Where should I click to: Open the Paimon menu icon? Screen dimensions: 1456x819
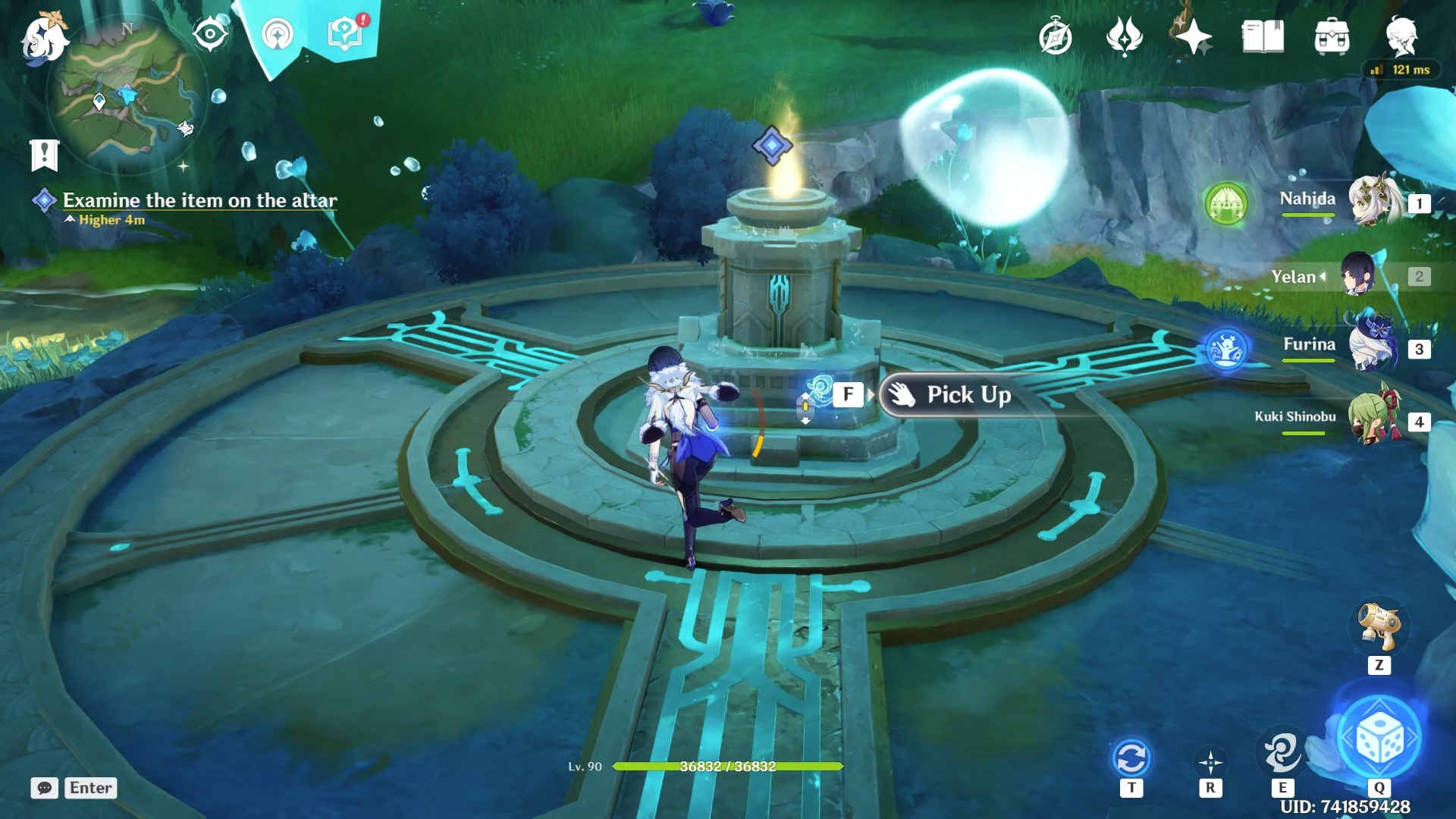pos(43,38)
